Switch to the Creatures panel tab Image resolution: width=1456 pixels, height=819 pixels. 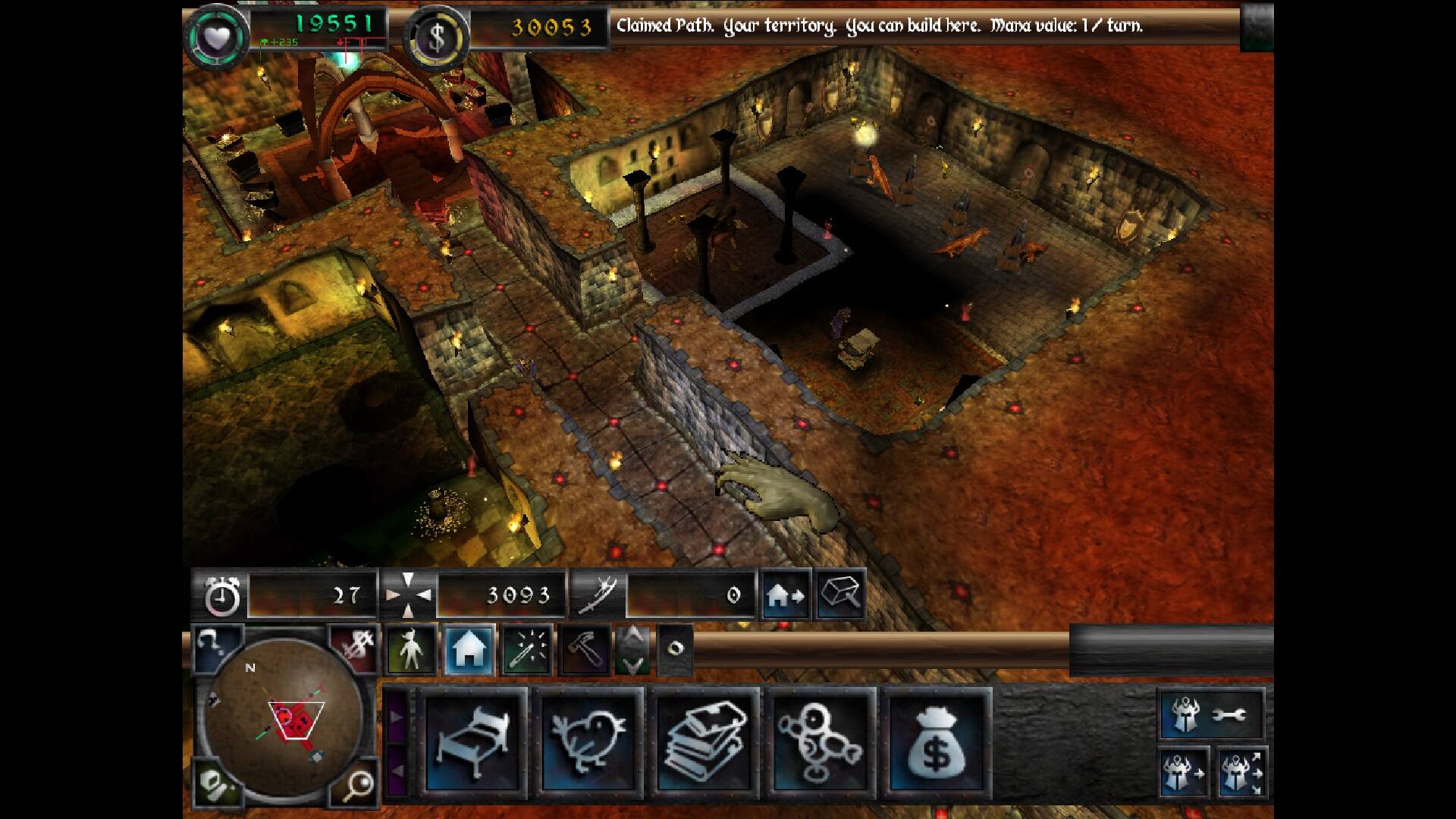tap(412, 650)
